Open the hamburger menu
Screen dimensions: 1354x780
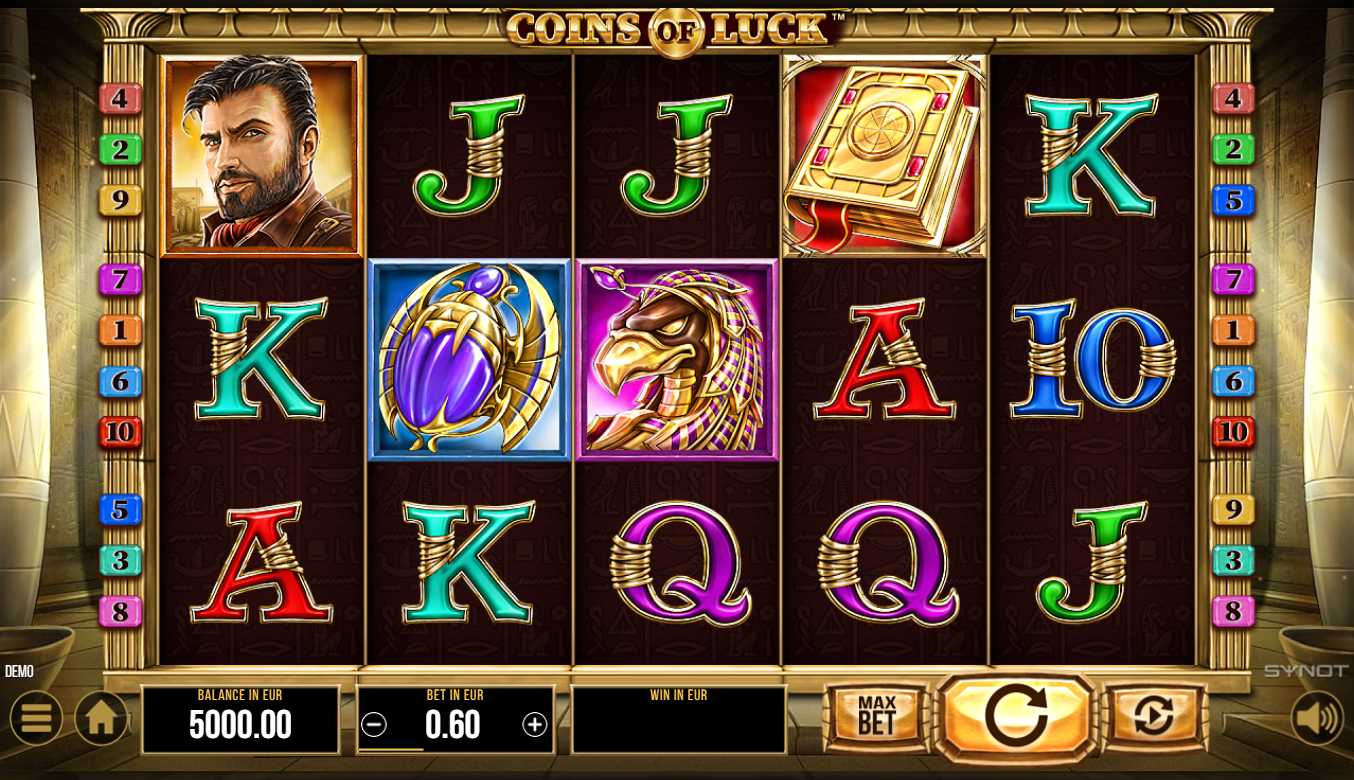(36, 718)
